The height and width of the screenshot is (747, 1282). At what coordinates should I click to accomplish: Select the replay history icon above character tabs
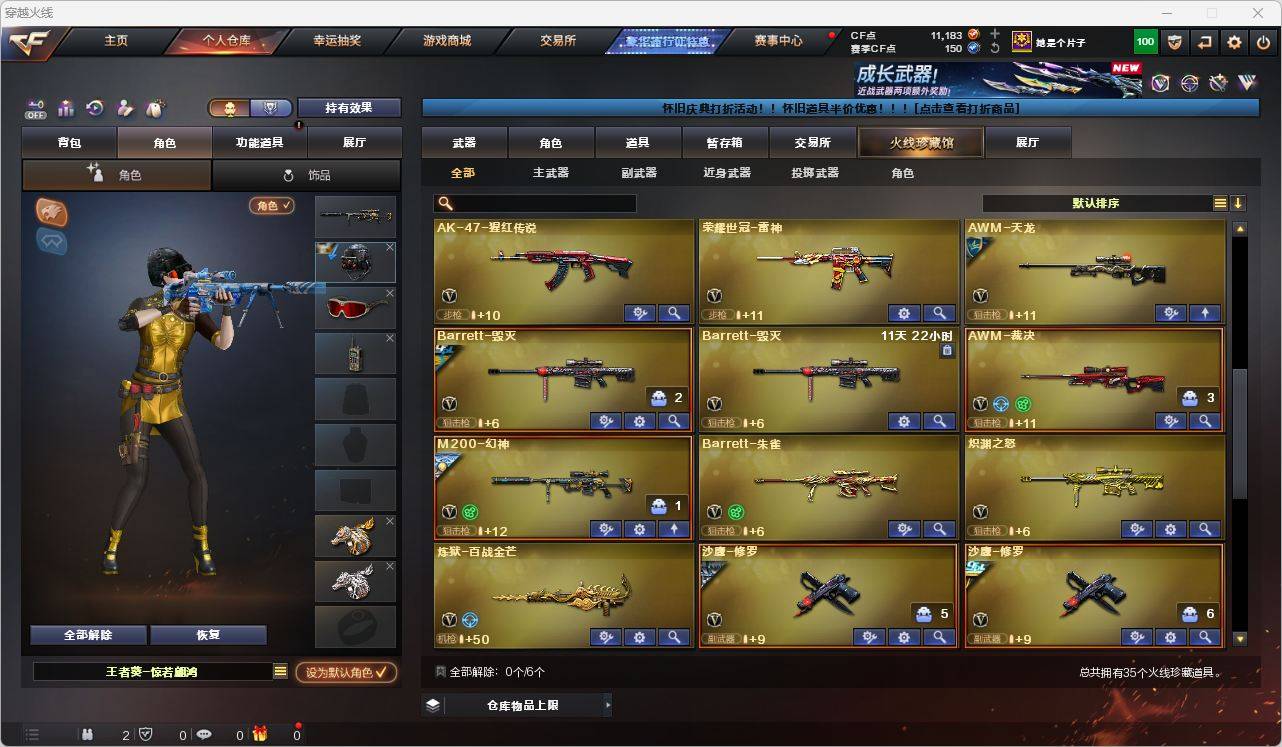pyautogui.click(x=97, y=107)
